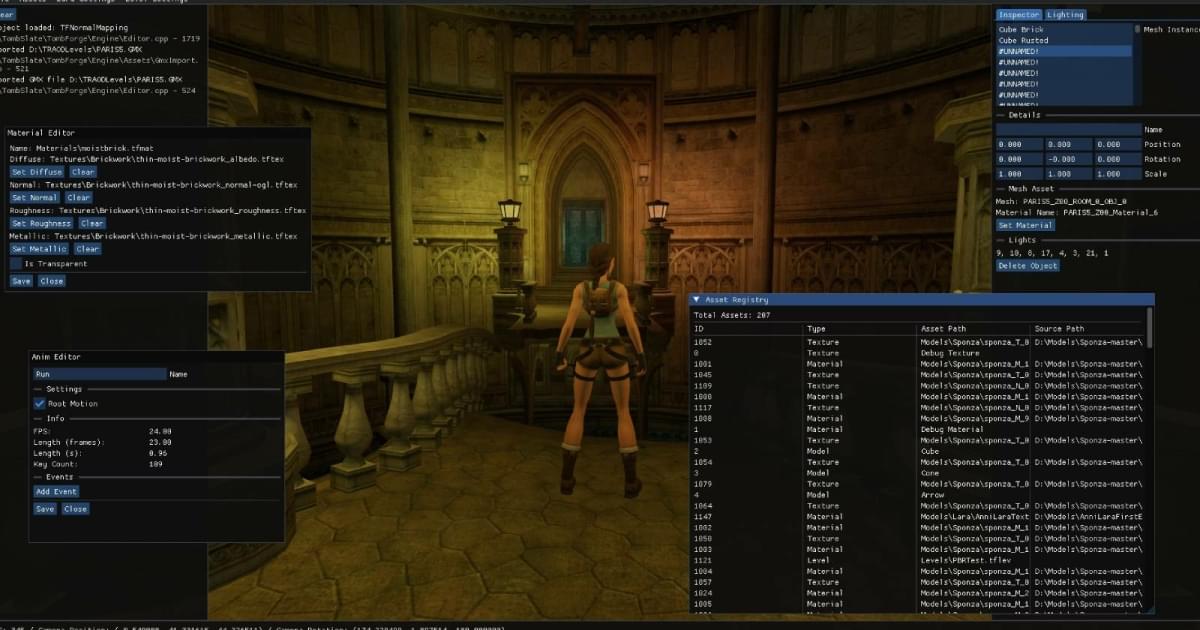Select Cube Rusted in the object list

(x=1023, y=41)
